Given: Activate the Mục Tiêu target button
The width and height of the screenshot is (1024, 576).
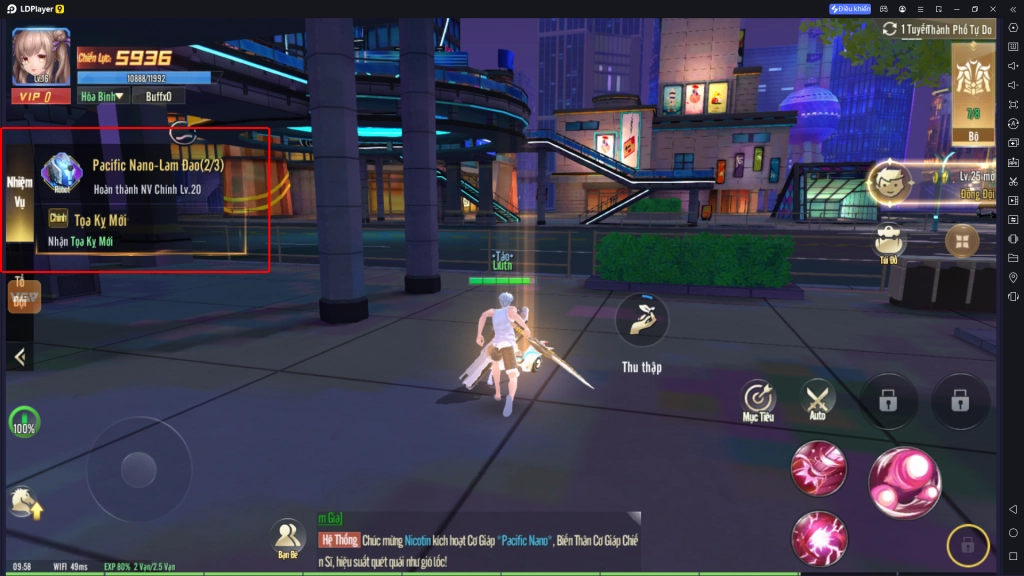Looking at the screenshot, I should click(759, 399).
